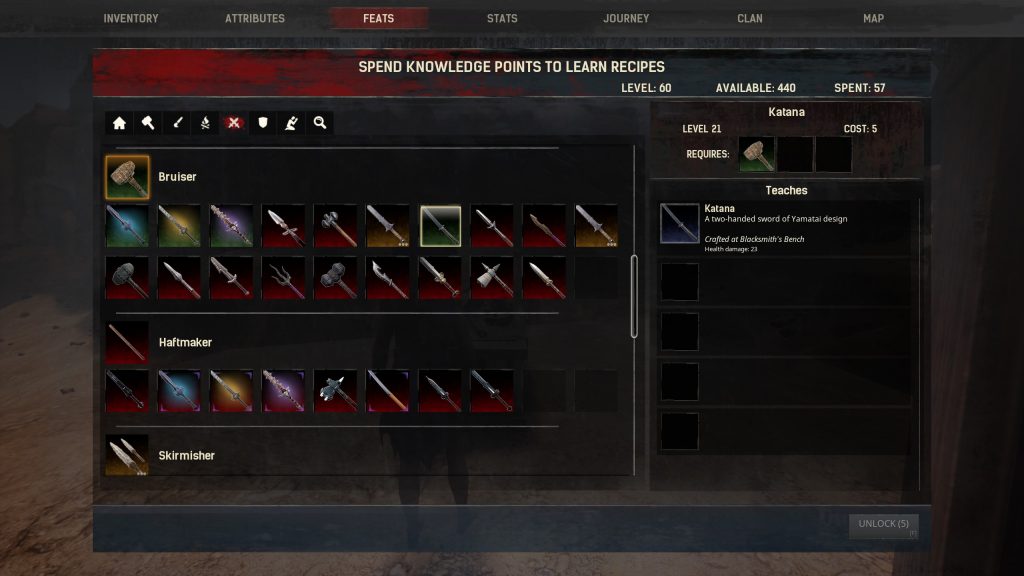Show the Clan tab
Screen dimensions: 1024x576
(x=750, y=18)
